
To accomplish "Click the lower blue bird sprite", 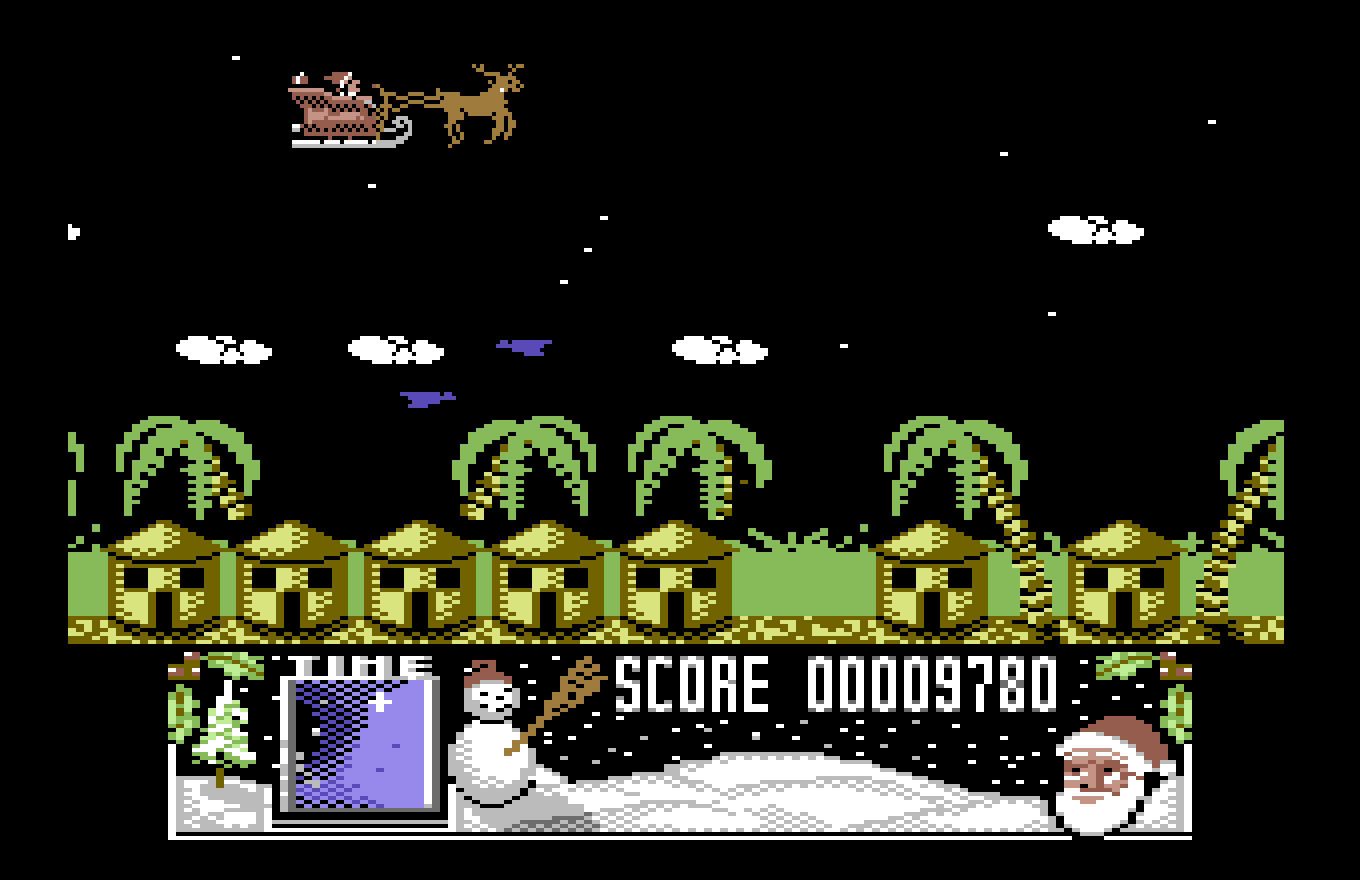I will point(428,398).
